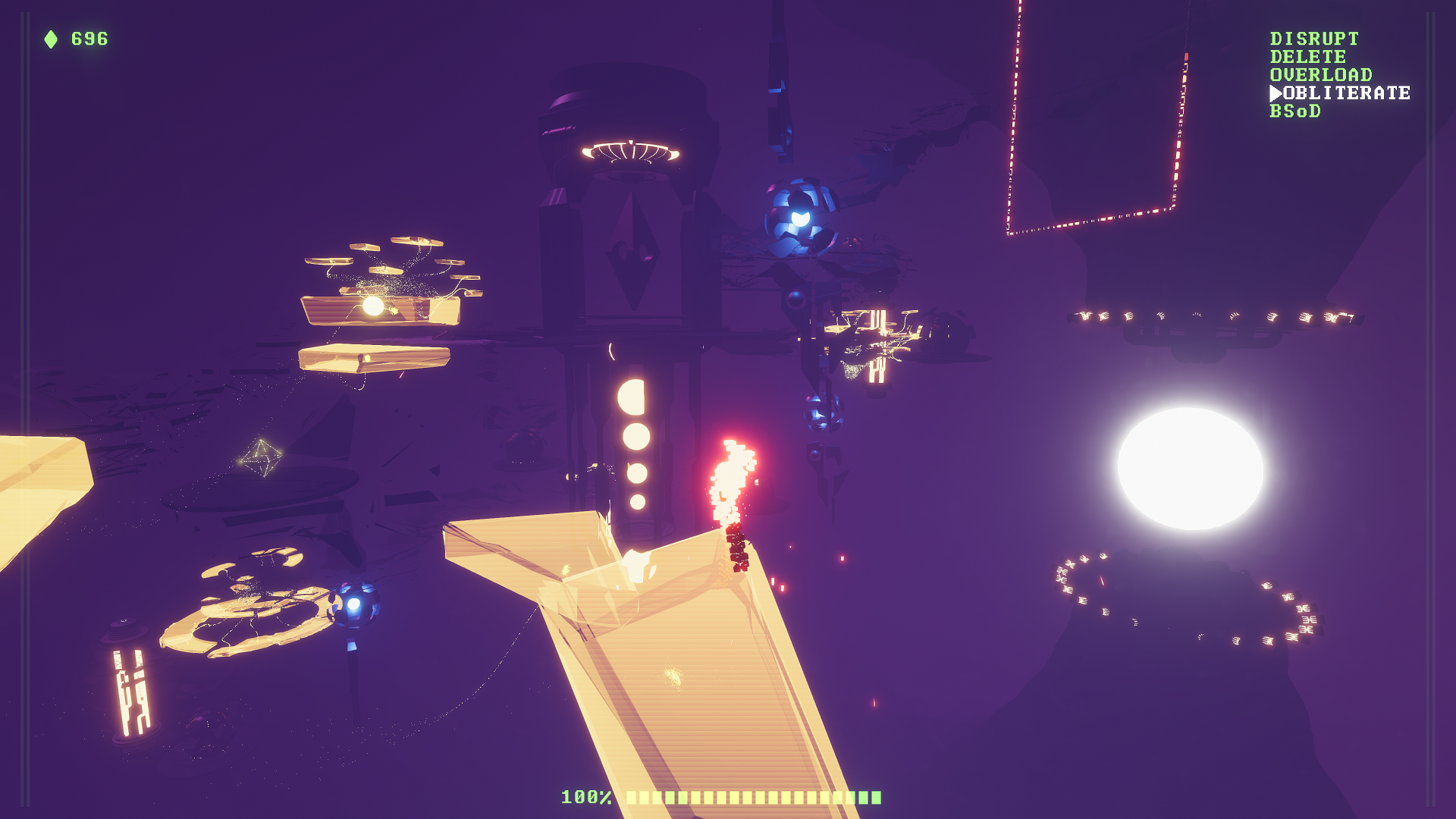Select the highlighted OBLITERATE entry

tap(1345, 93)
